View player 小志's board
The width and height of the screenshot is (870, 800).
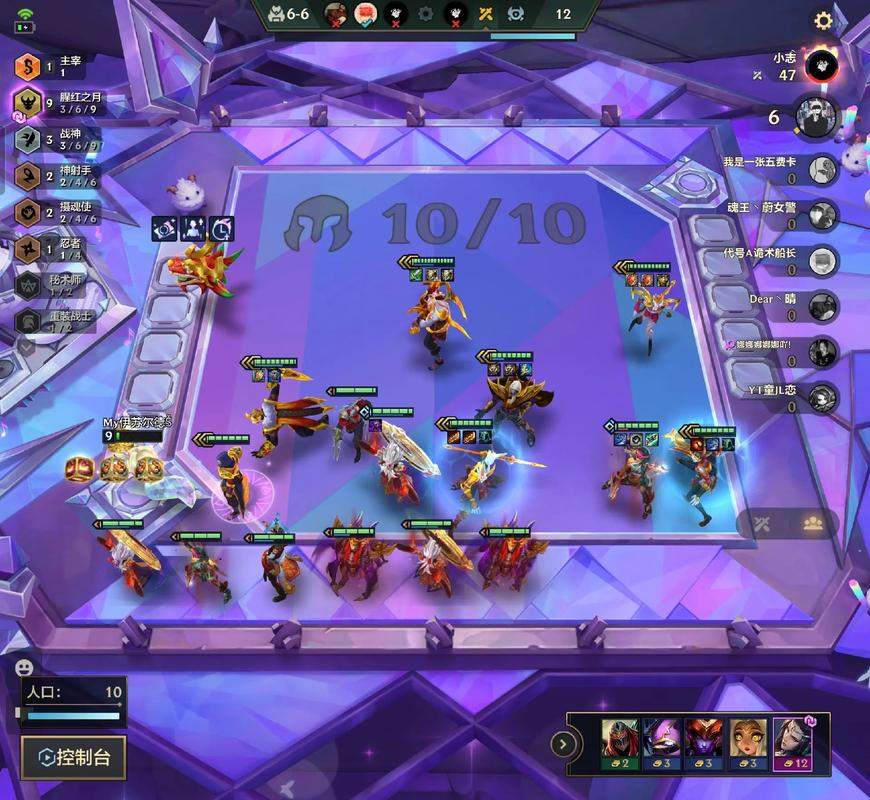[820, 66]
